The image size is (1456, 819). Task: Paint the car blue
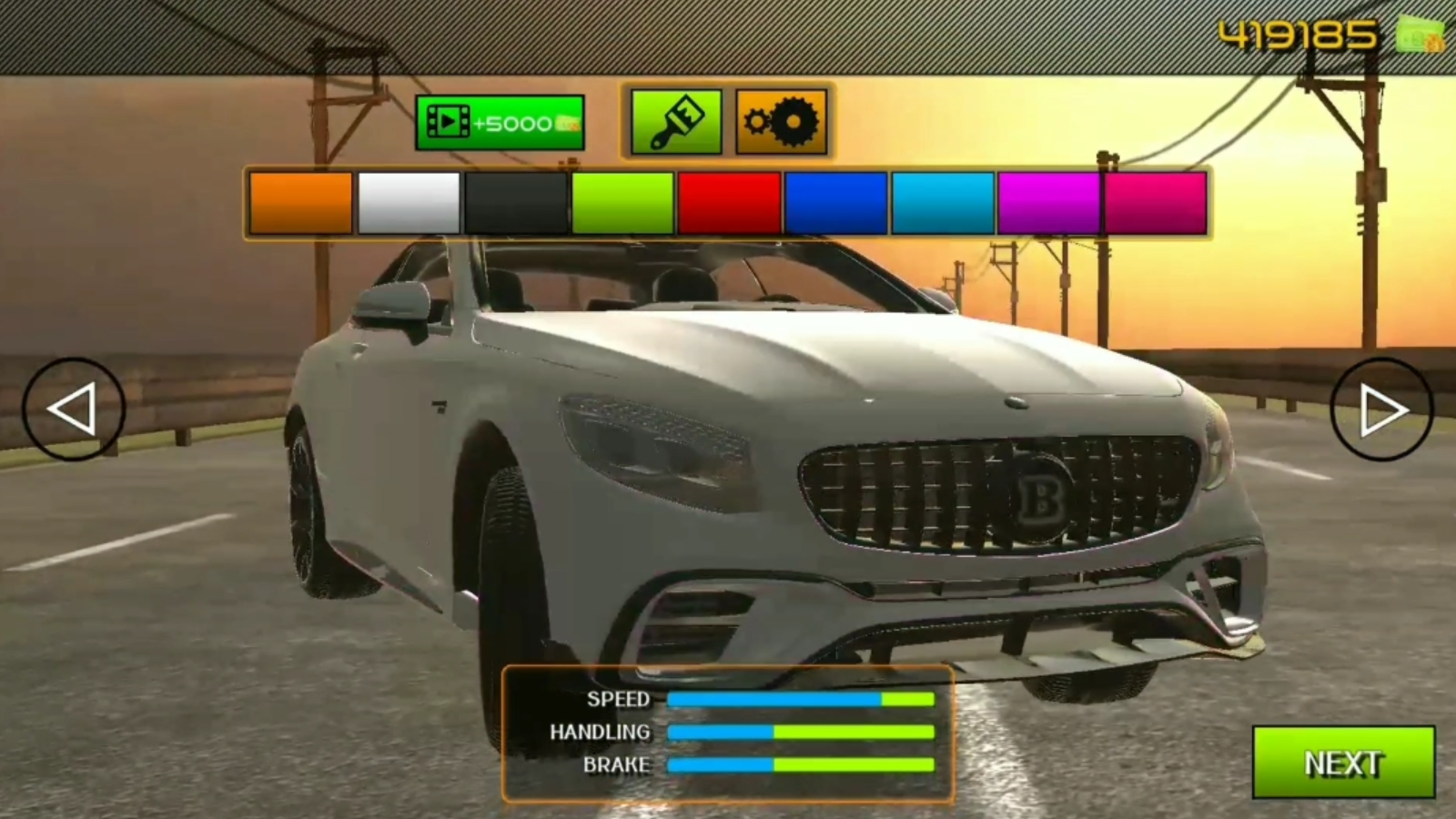[x=836, y=201]
